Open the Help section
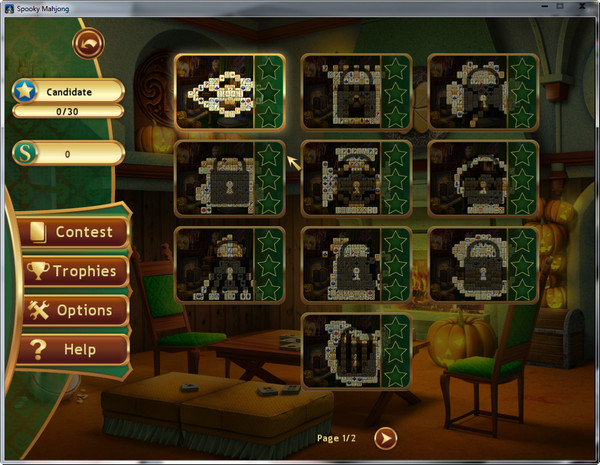 coord(74,350)
